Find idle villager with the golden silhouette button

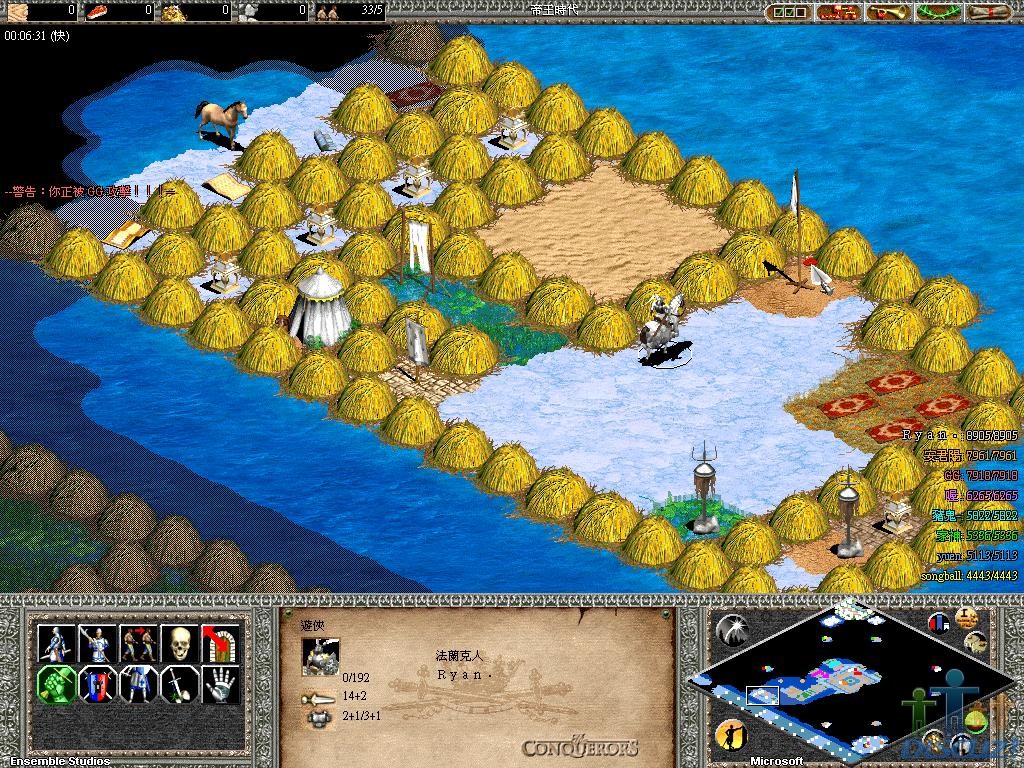tap(731, 737)
